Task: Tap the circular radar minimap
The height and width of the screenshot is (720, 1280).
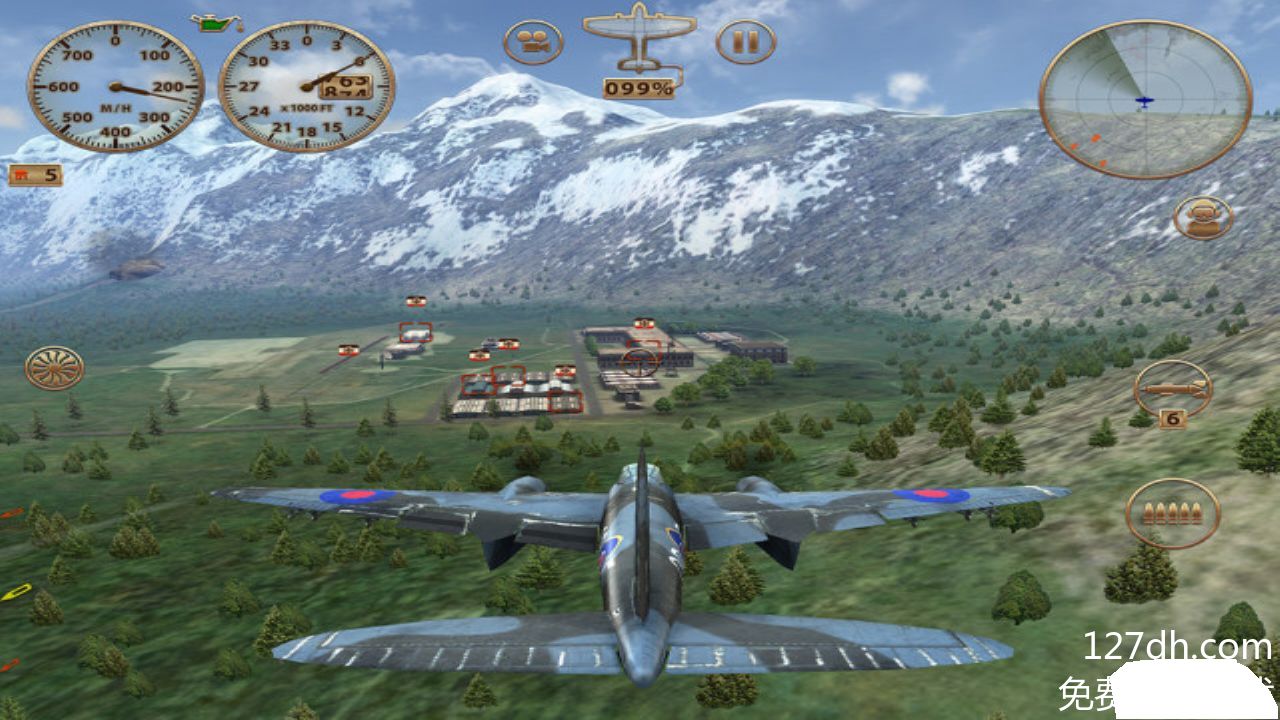Action: click(x=1145, y=99)
